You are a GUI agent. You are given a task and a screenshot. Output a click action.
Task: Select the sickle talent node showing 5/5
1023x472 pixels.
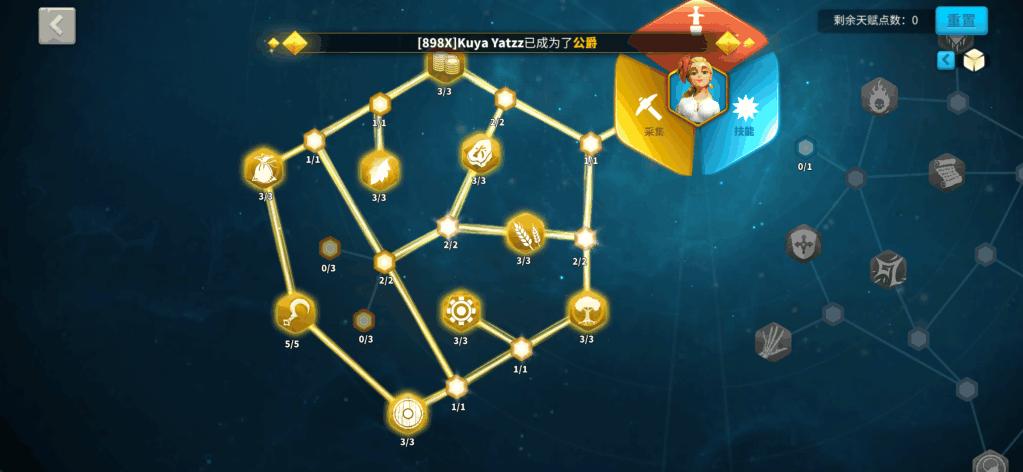295,313
